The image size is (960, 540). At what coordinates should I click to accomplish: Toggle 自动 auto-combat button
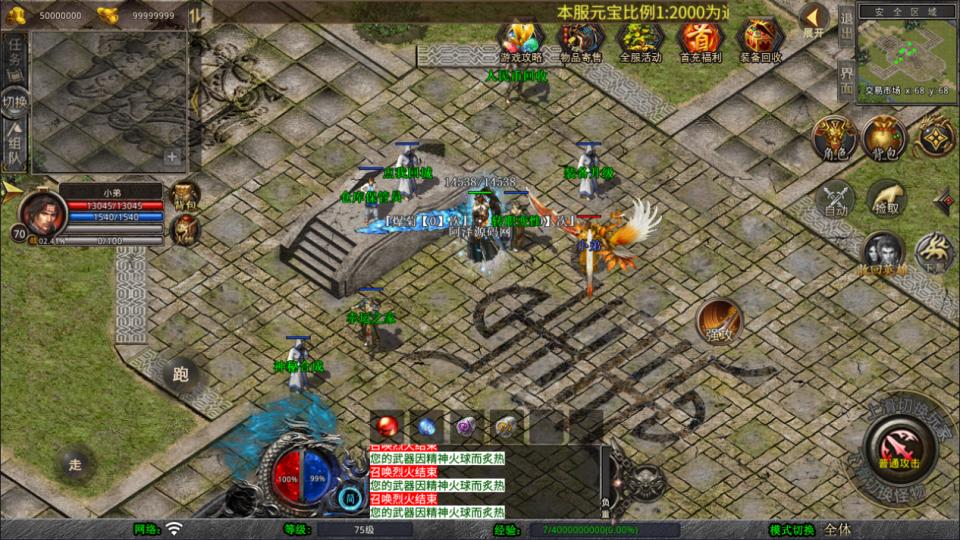836,200
